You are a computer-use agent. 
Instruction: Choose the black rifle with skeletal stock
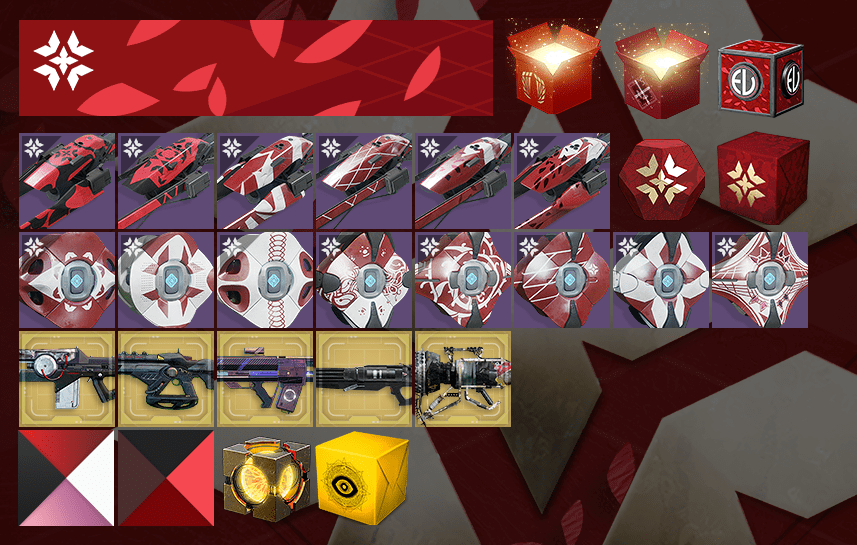[x=165, y=379]
